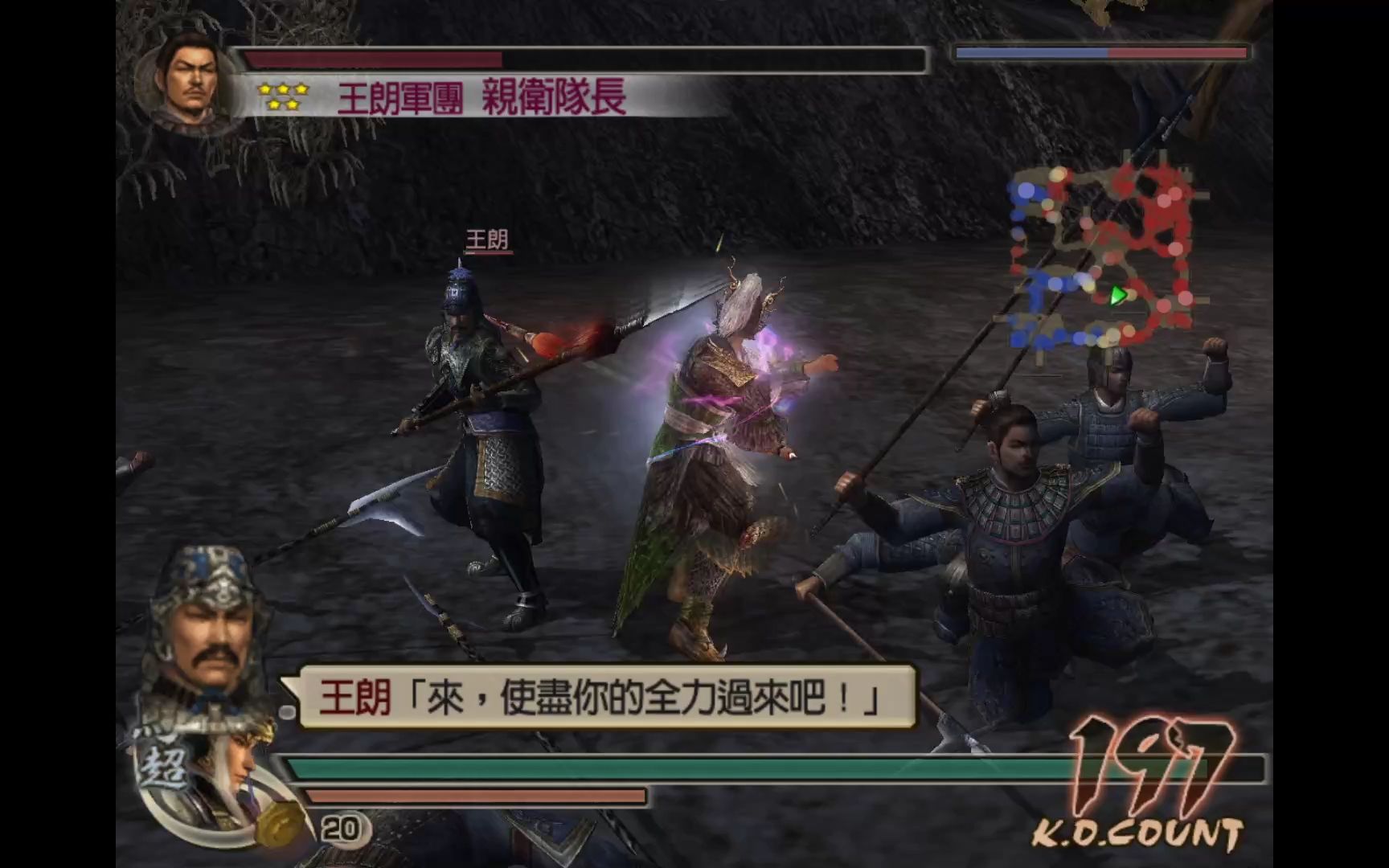The width and height of the screenshot is (1389, 868).
Task: Expand the minimap in the top-right corner
Action: point(1109,253)
